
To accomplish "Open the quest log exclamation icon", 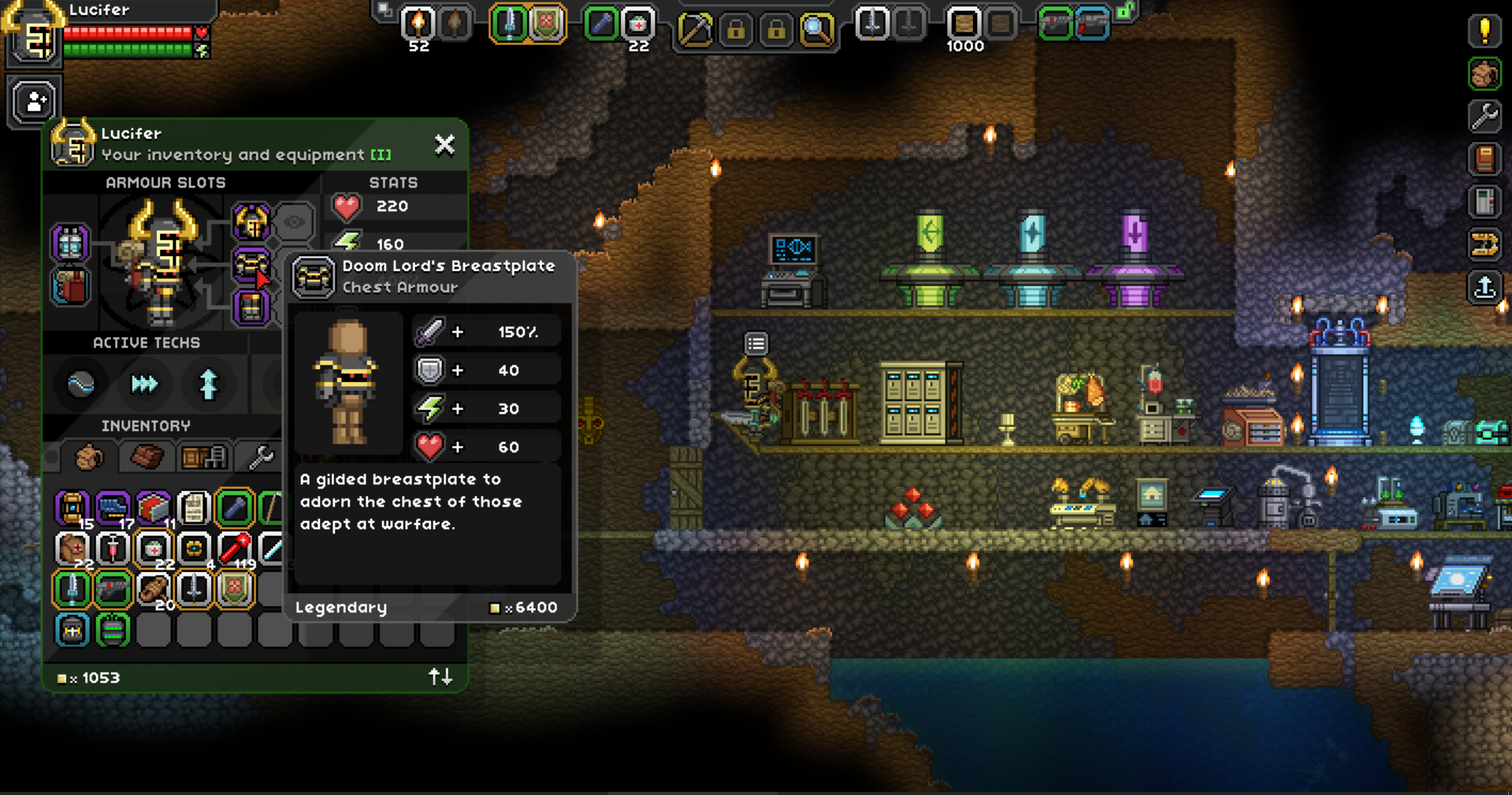I will (1484, 32).
